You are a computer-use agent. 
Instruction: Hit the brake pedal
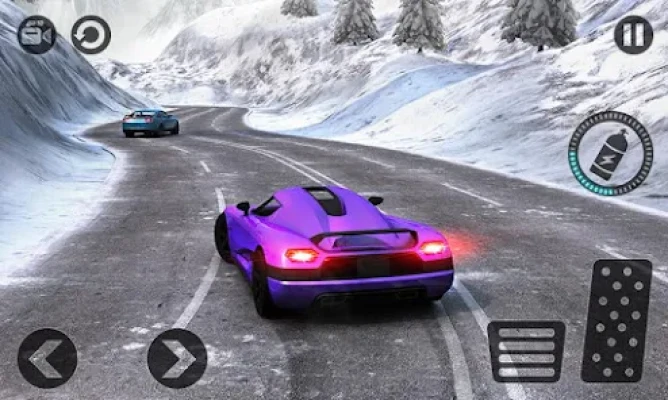tap(526, 351)
